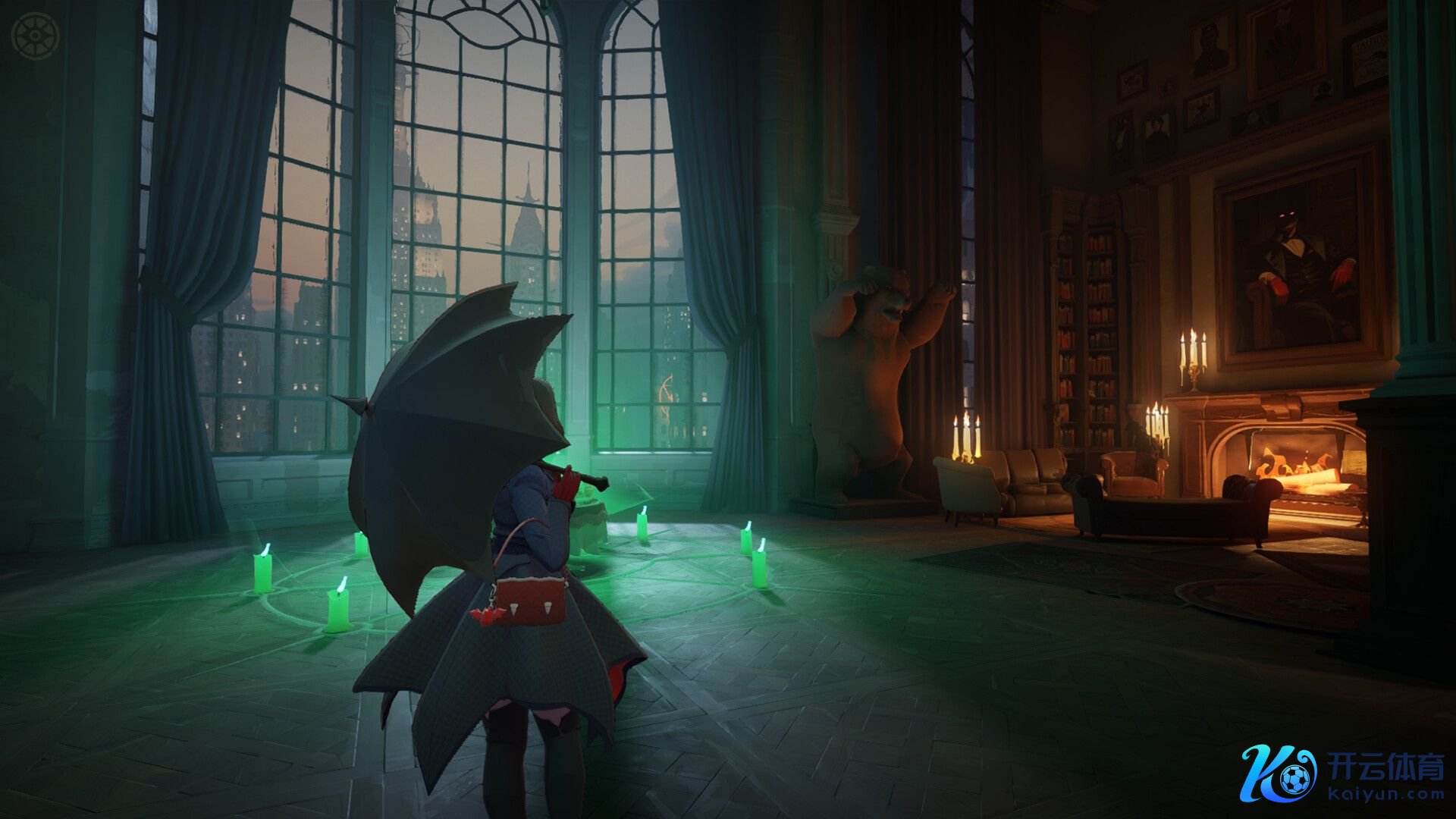Click the faint wheel emblem icon
1456x819 pixels.
35,37
